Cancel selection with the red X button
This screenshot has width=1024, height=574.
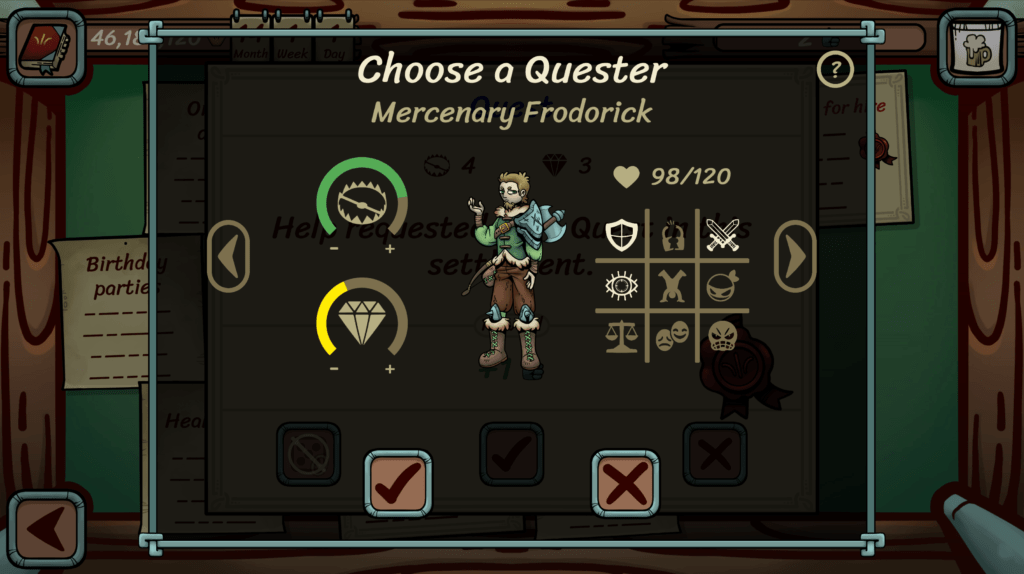(x=625, y=484)
